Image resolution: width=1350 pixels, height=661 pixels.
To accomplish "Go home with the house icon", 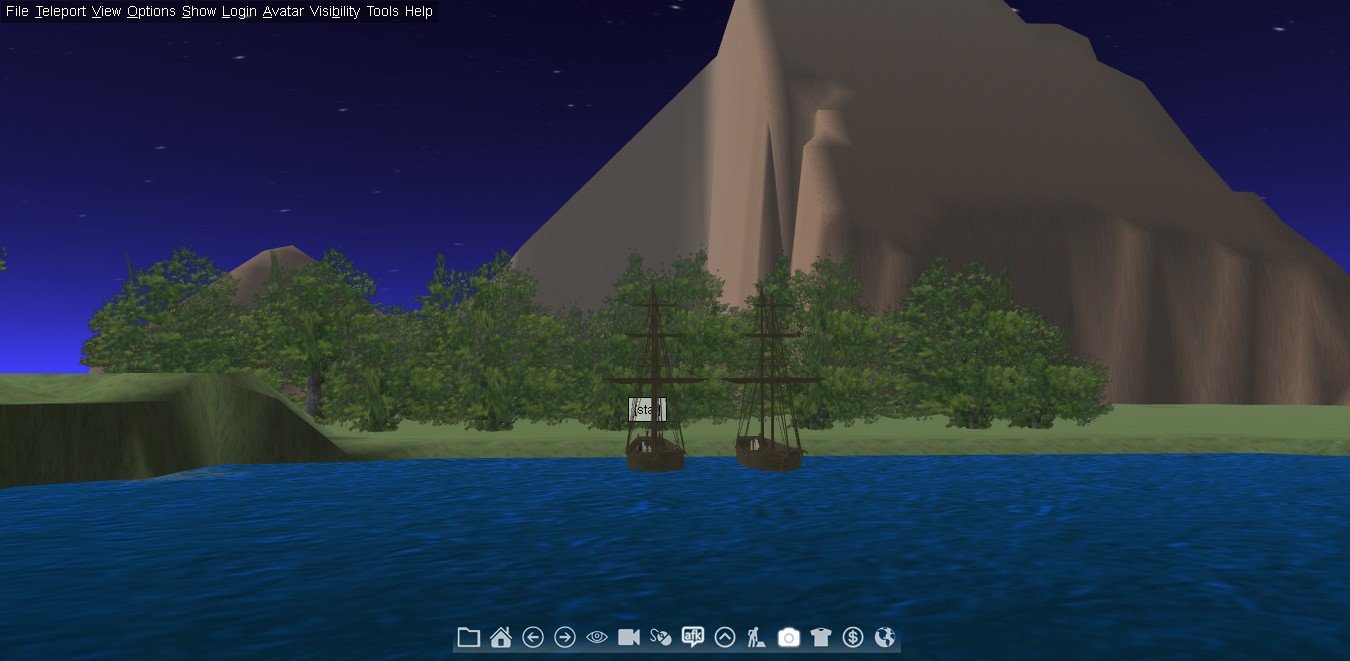I will 501,637.
